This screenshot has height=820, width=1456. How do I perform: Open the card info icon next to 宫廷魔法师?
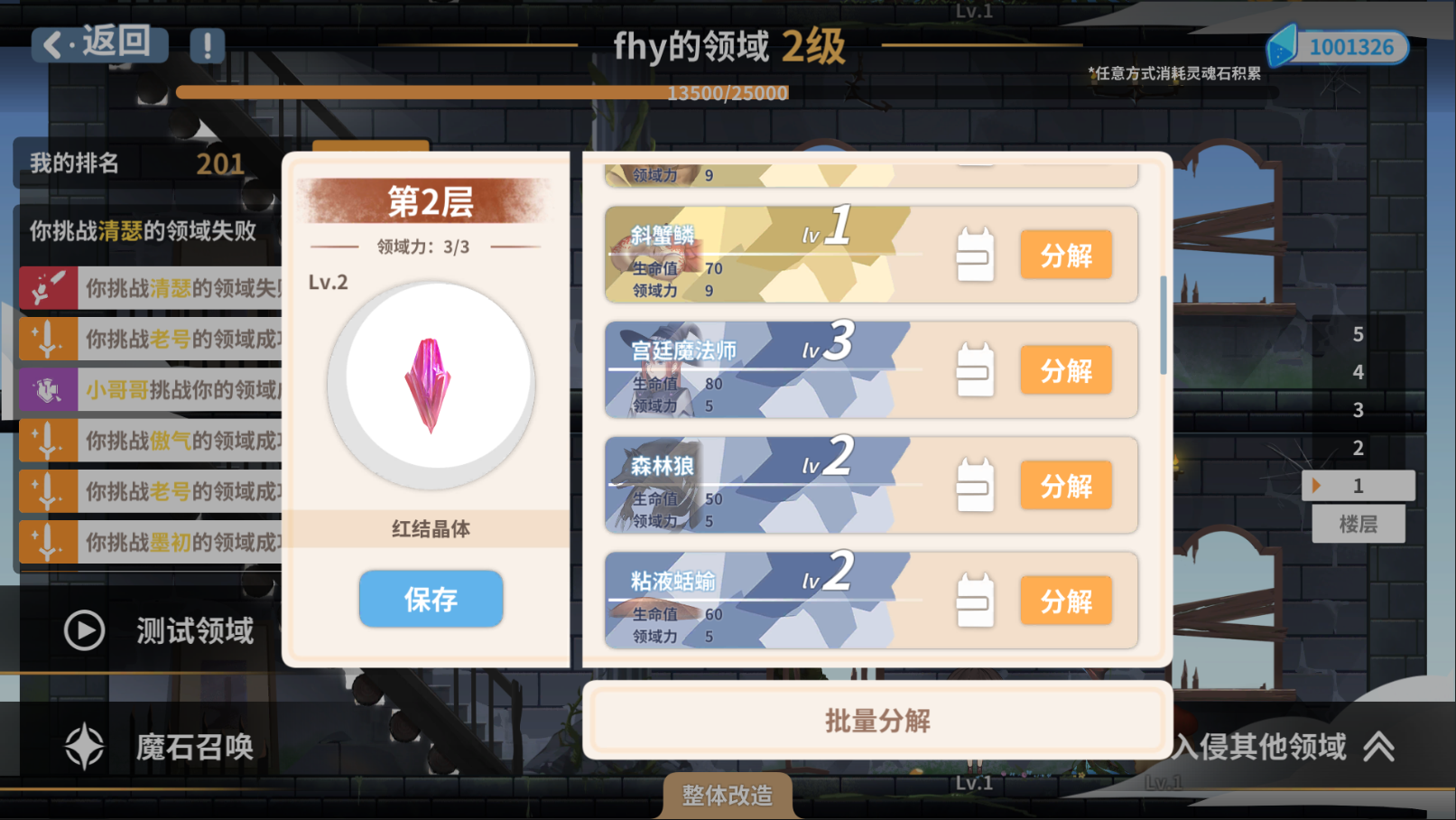(x=975, y=369)
